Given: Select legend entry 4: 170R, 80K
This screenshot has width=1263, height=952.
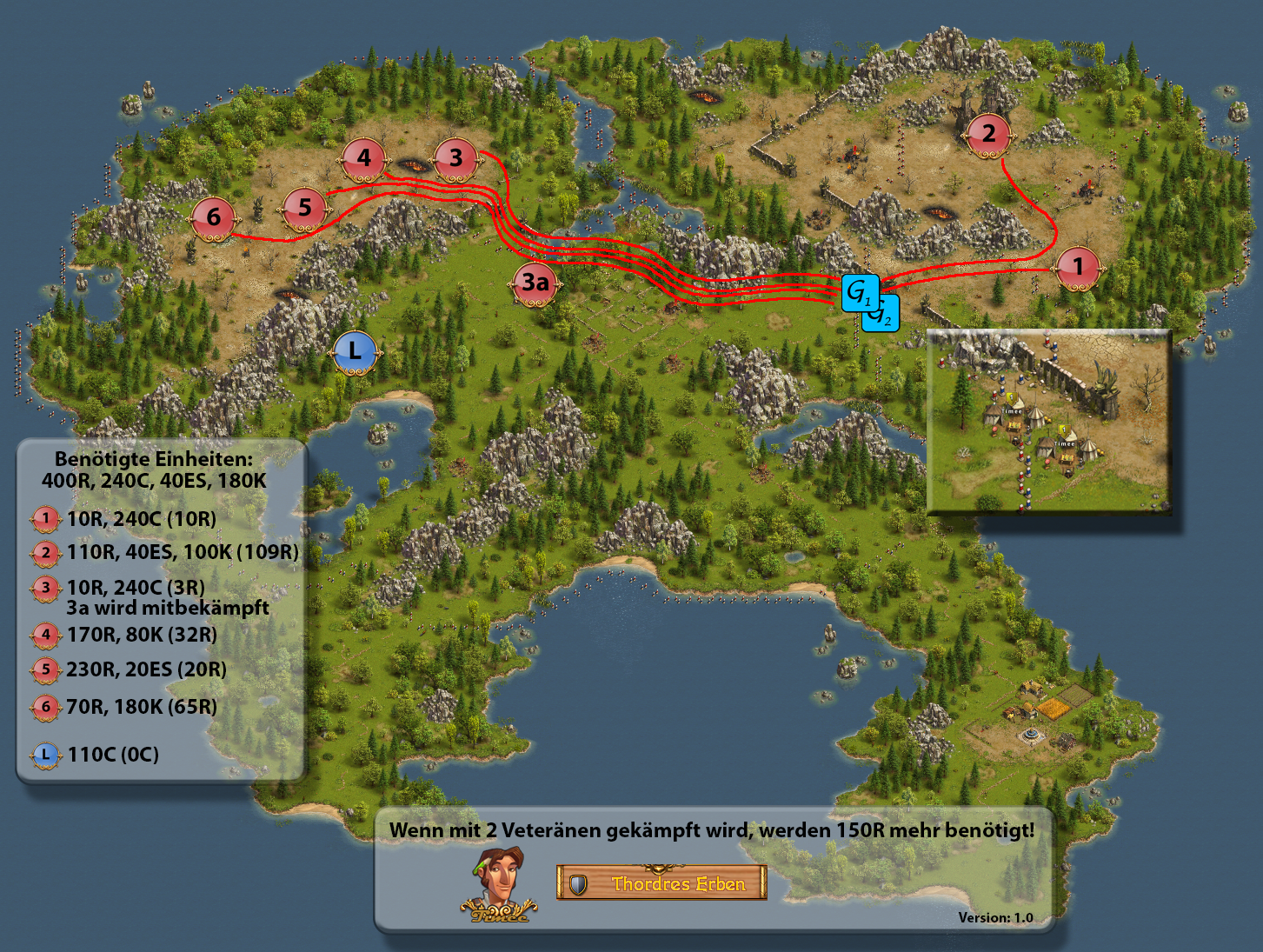Looking at the screenshot, I should point(142,635).
